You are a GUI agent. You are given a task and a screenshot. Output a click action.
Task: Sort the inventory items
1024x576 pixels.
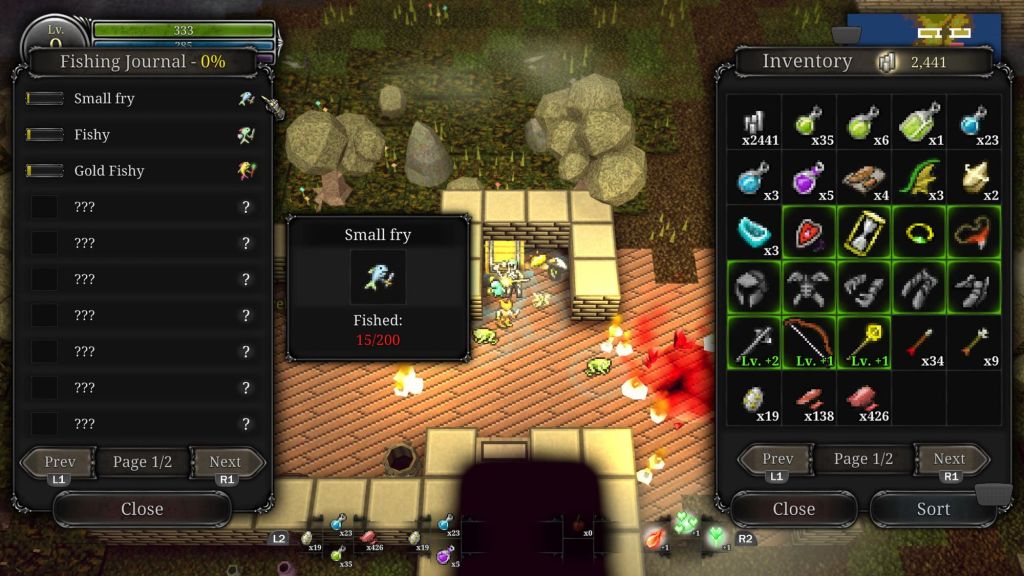click(933, 509)
